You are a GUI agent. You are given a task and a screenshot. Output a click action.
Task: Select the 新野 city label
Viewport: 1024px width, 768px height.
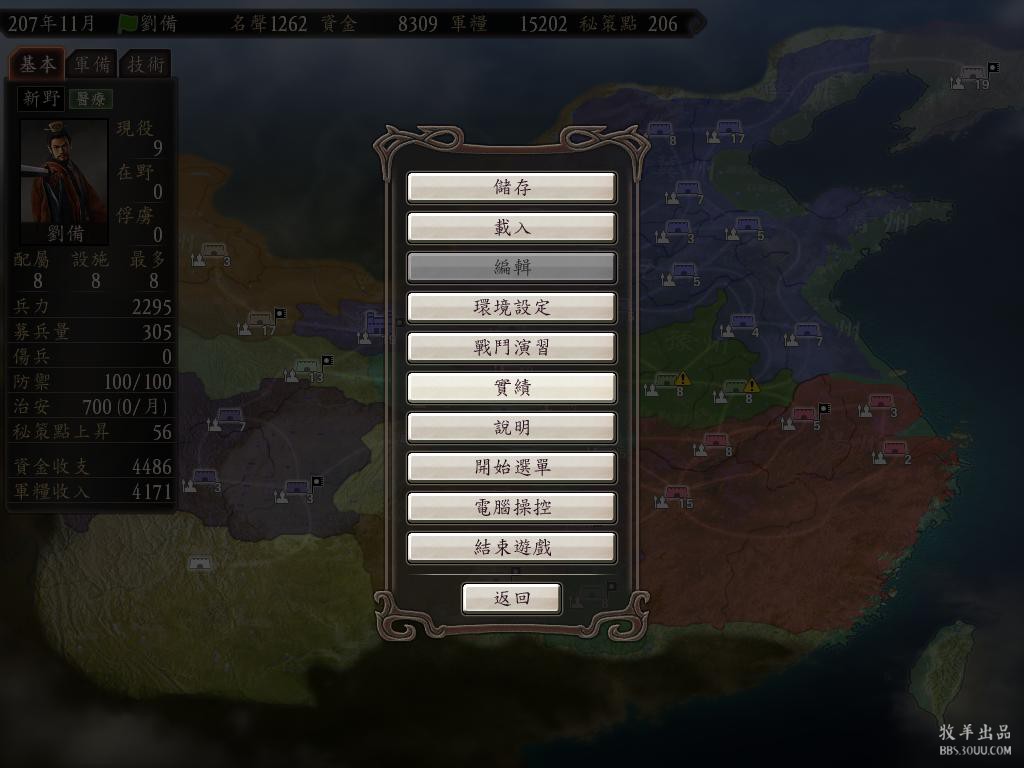pos(41,99)
